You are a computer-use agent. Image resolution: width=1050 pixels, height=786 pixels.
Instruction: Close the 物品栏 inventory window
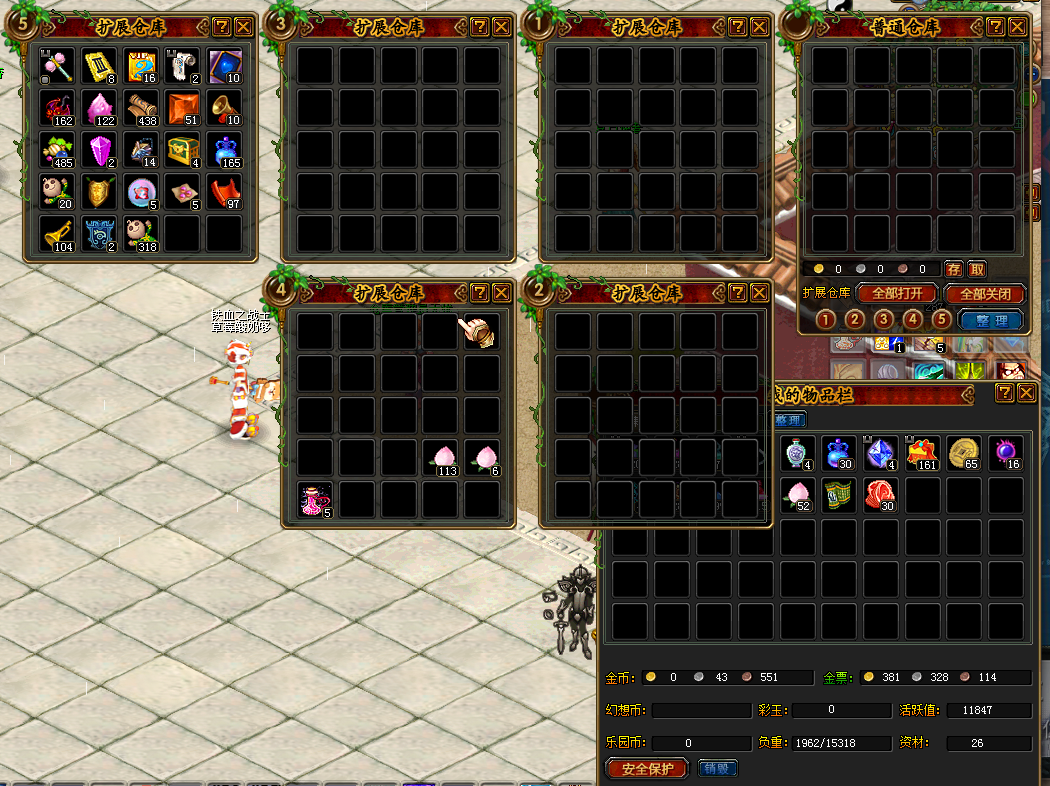(x=1026, y=393)
